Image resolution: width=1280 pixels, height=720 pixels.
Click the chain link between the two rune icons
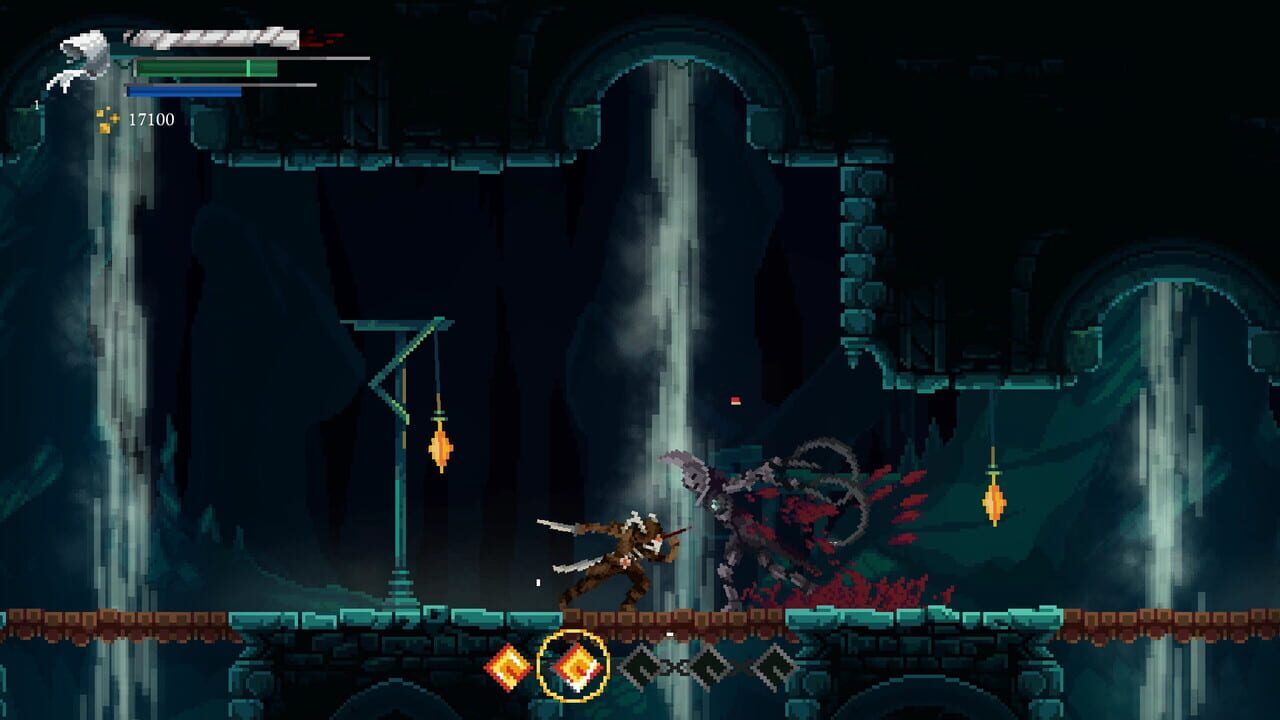click(676, 665)
